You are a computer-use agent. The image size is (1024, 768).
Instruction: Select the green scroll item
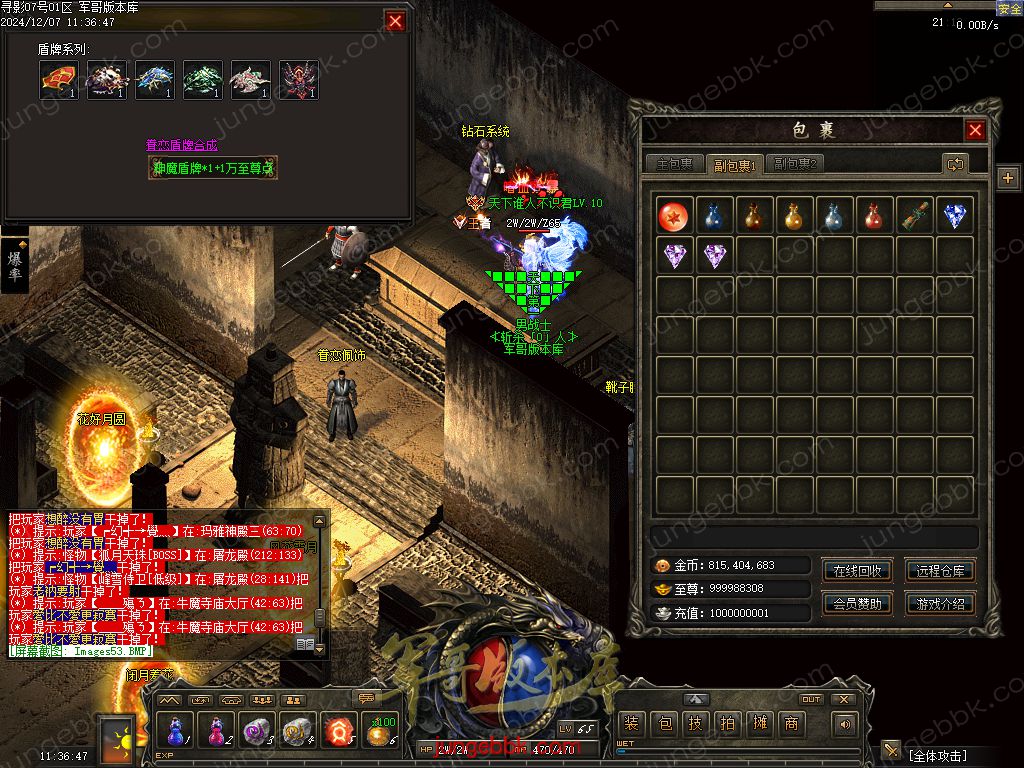(x=915, y=216)
